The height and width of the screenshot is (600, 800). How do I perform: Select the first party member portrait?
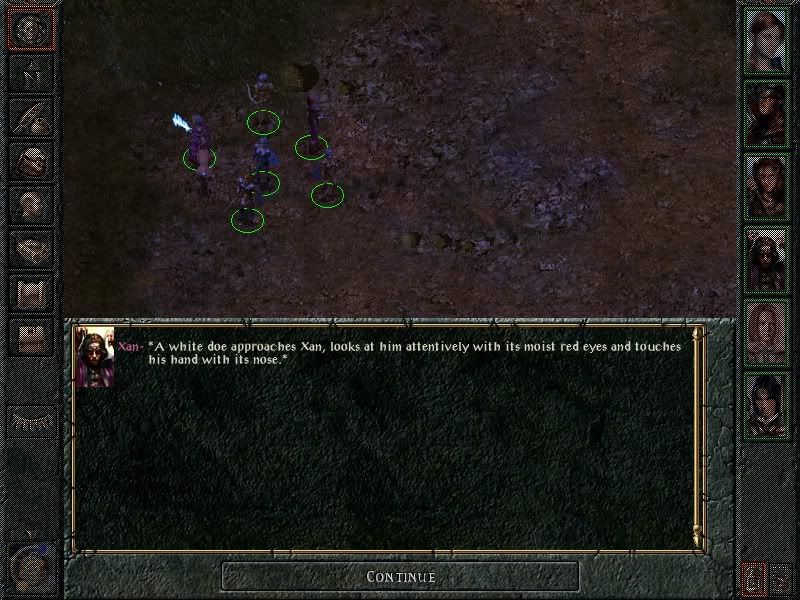pos(767,40)
